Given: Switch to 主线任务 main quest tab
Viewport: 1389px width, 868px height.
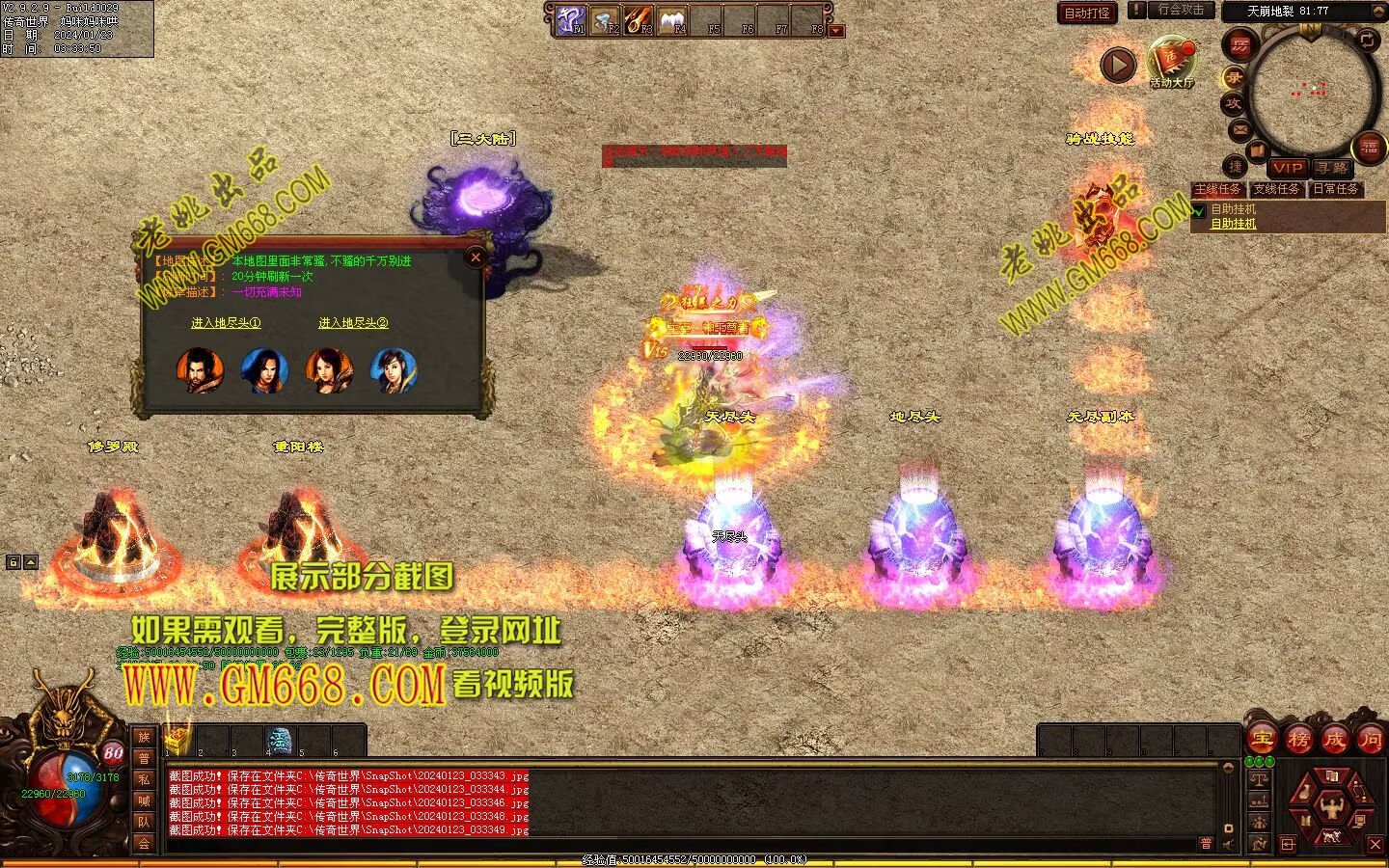Looking at the screenshot, I should coord(1217,189).
